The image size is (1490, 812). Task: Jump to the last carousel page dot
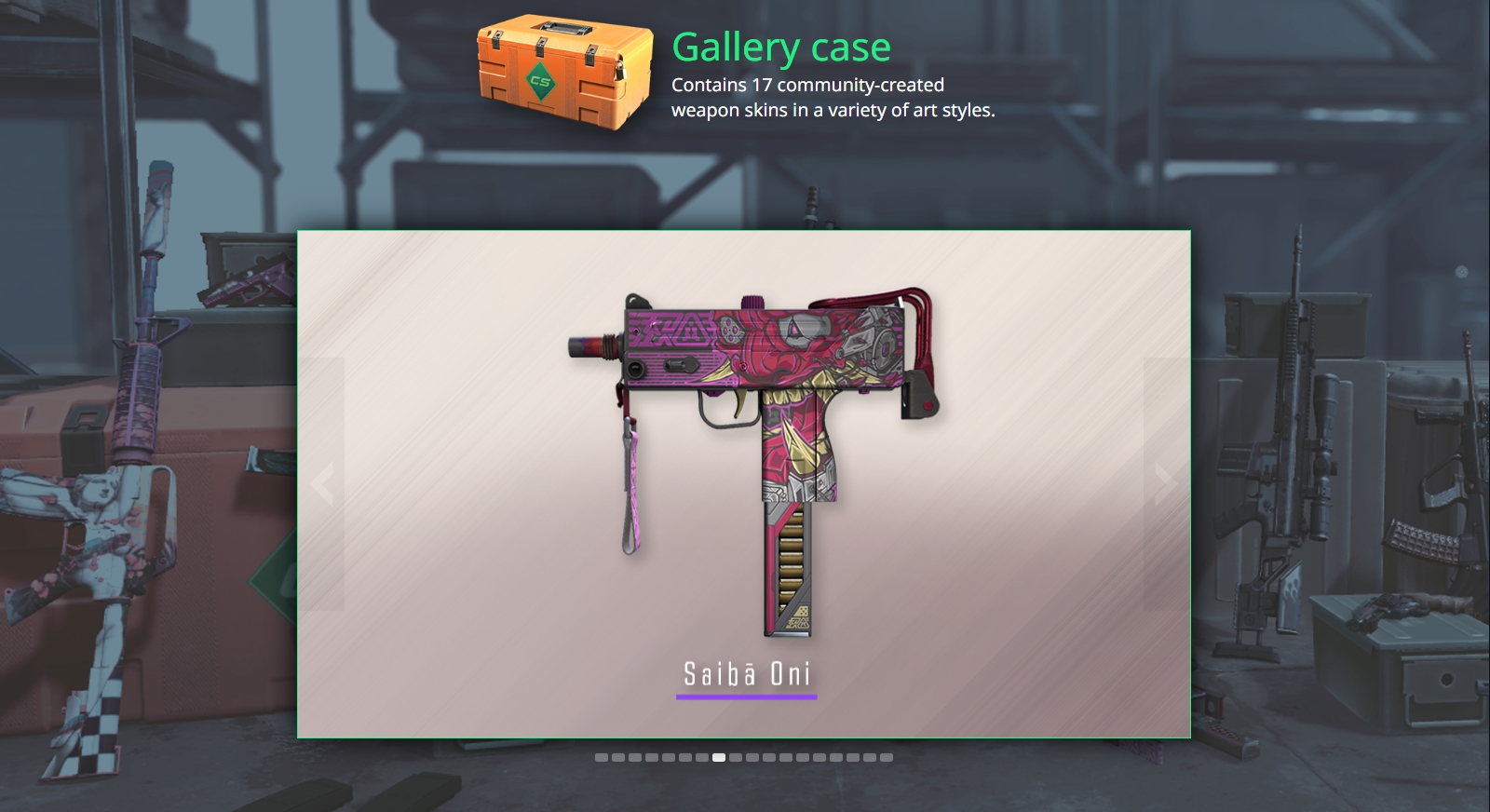887,758
